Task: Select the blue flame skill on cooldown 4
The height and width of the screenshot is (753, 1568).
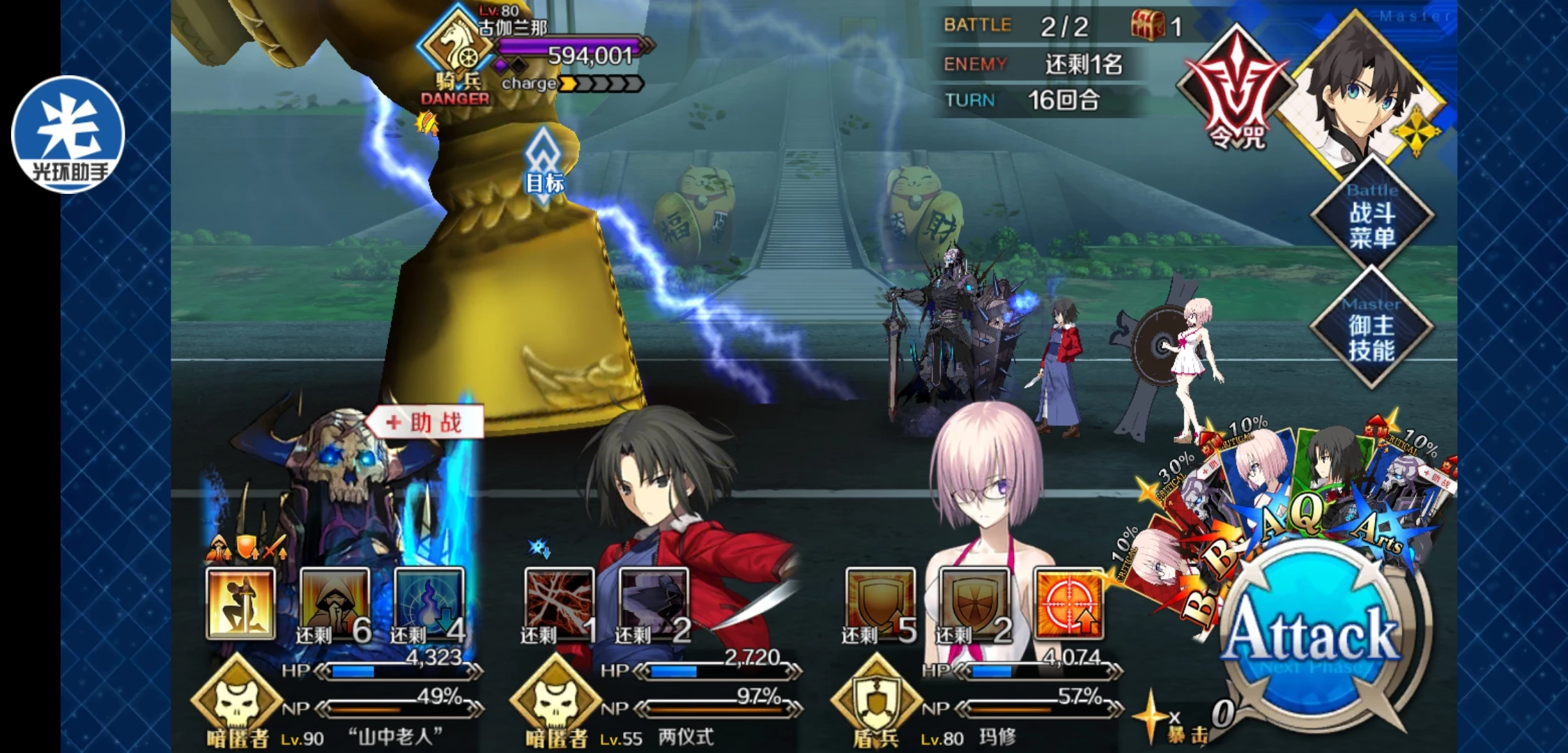Action: click(429, 604)
